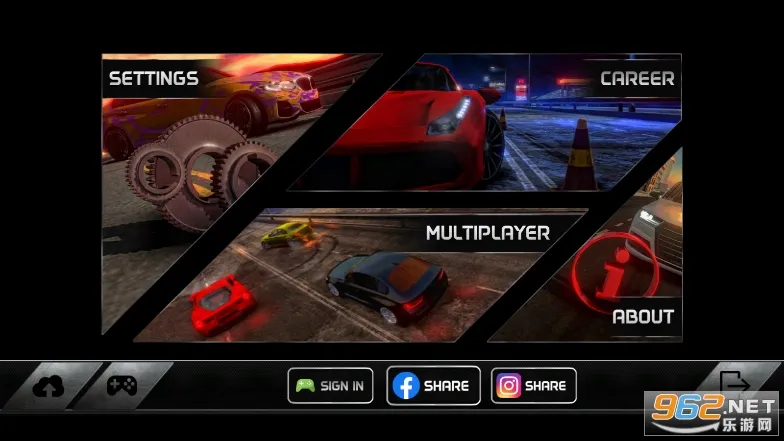The width and height of the screenshot is (784, 441).
Task: Open cloud save icon
Action: (x=48, y=386)
